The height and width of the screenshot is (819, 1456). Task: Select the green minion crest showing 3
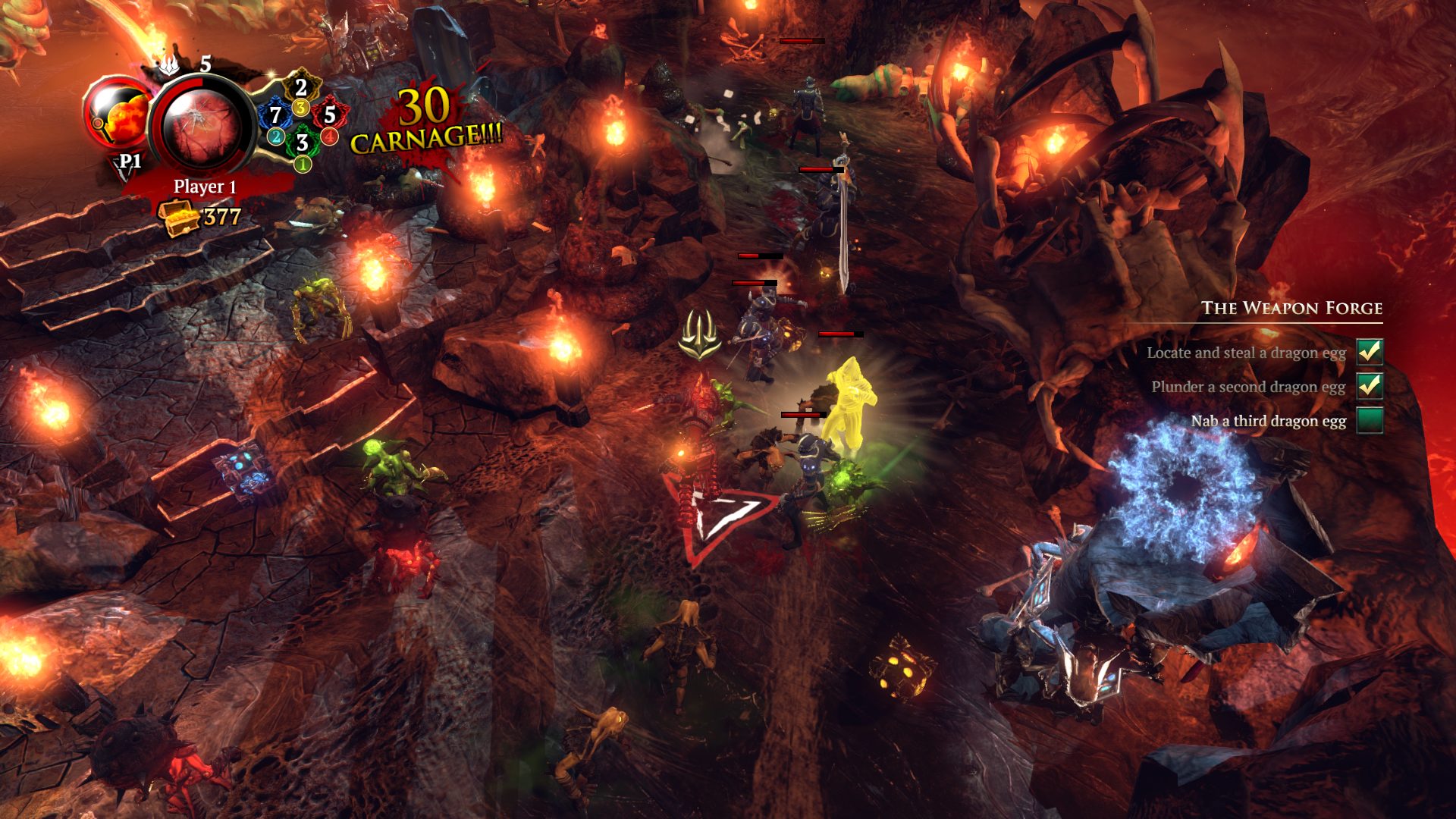tap(302, 143)
